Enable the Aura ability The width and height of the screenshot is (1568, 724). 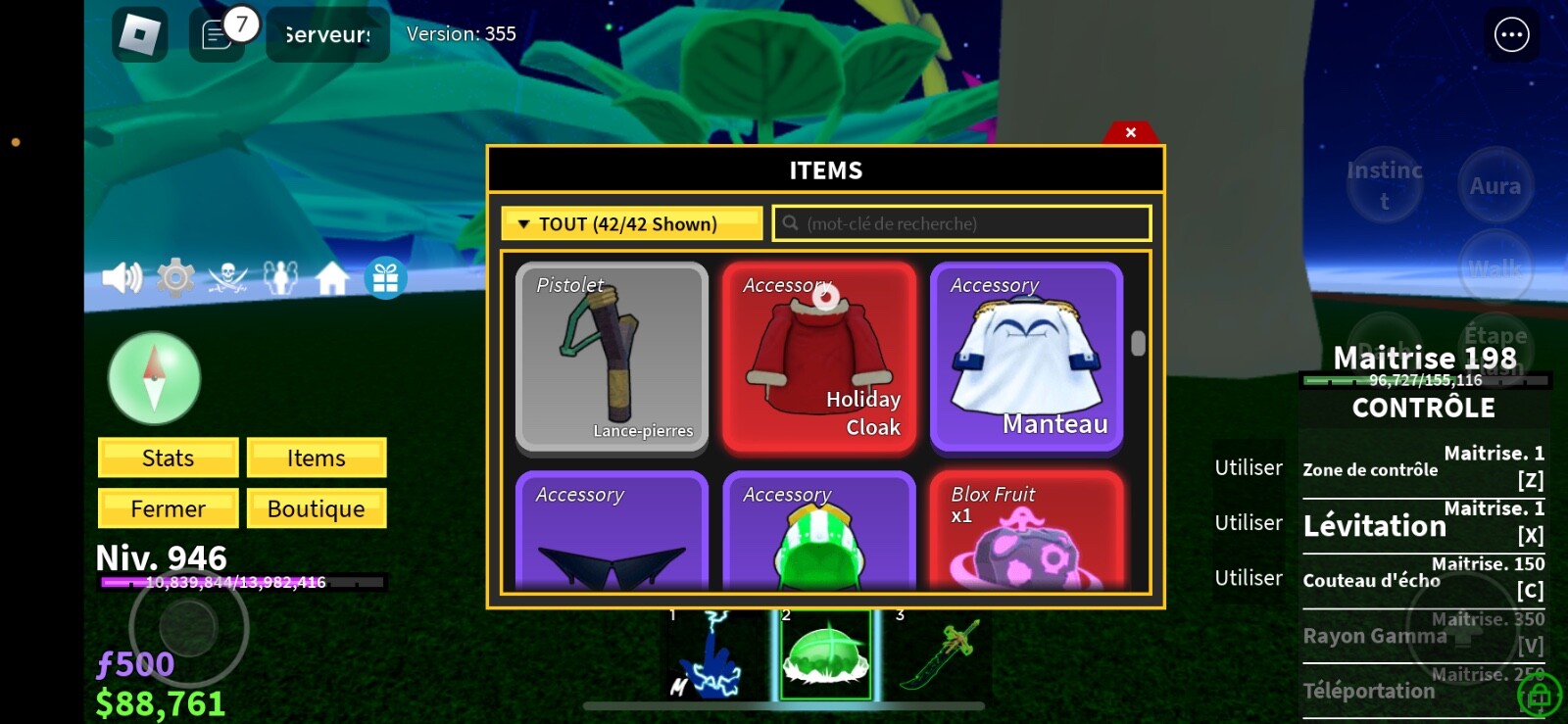(x=1494, y=183)
